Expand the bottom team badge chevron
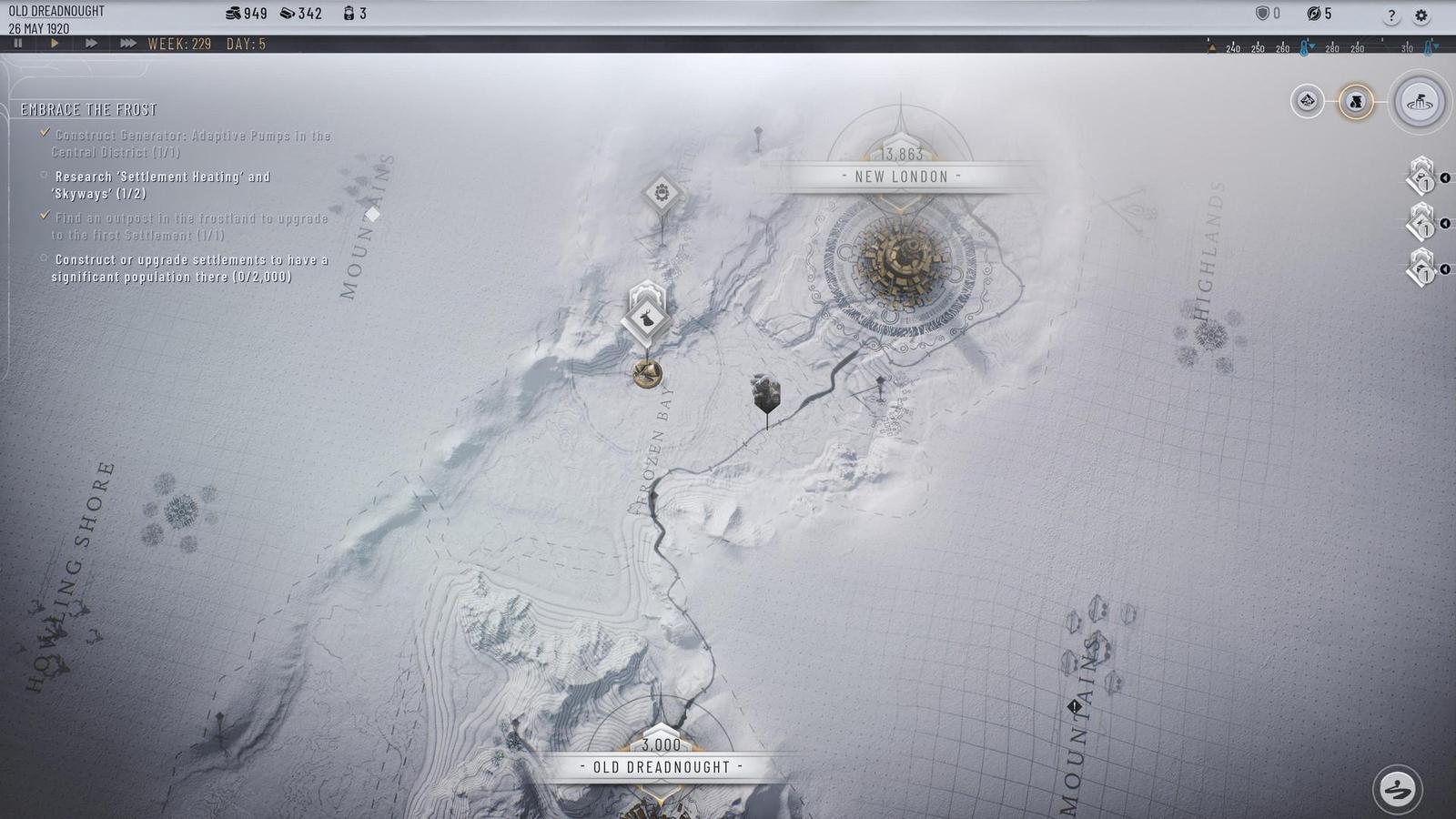The width and height of the screenshot is (1456, 819). pos(1446,269)
